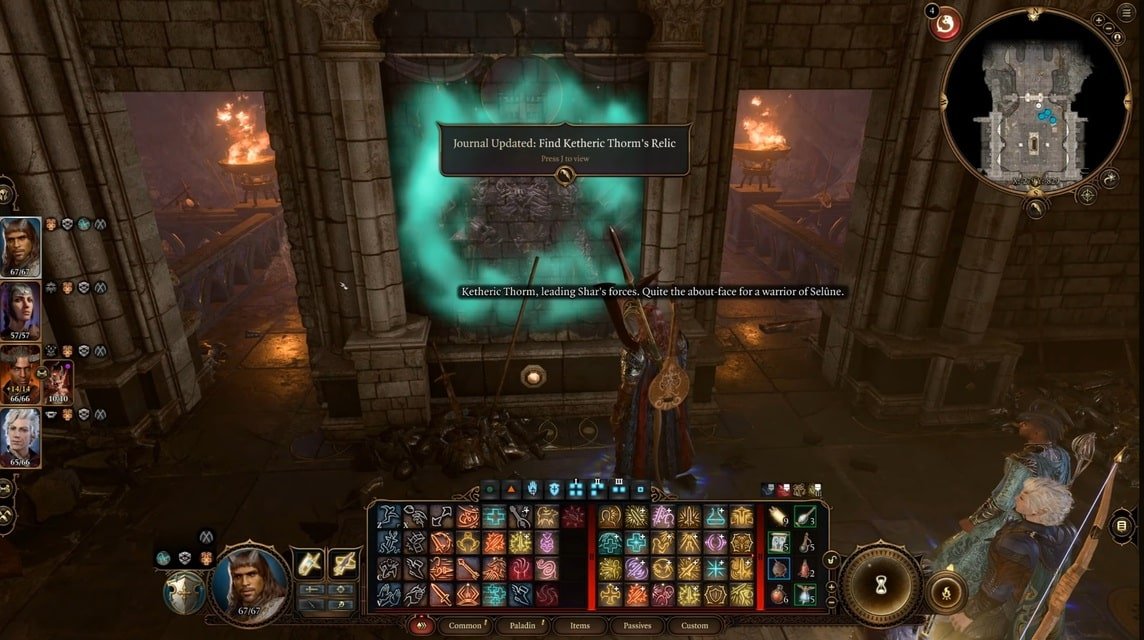Select the horned companion portrait
This screenshot has height=640, width=1144.
(x=21, y=371)
